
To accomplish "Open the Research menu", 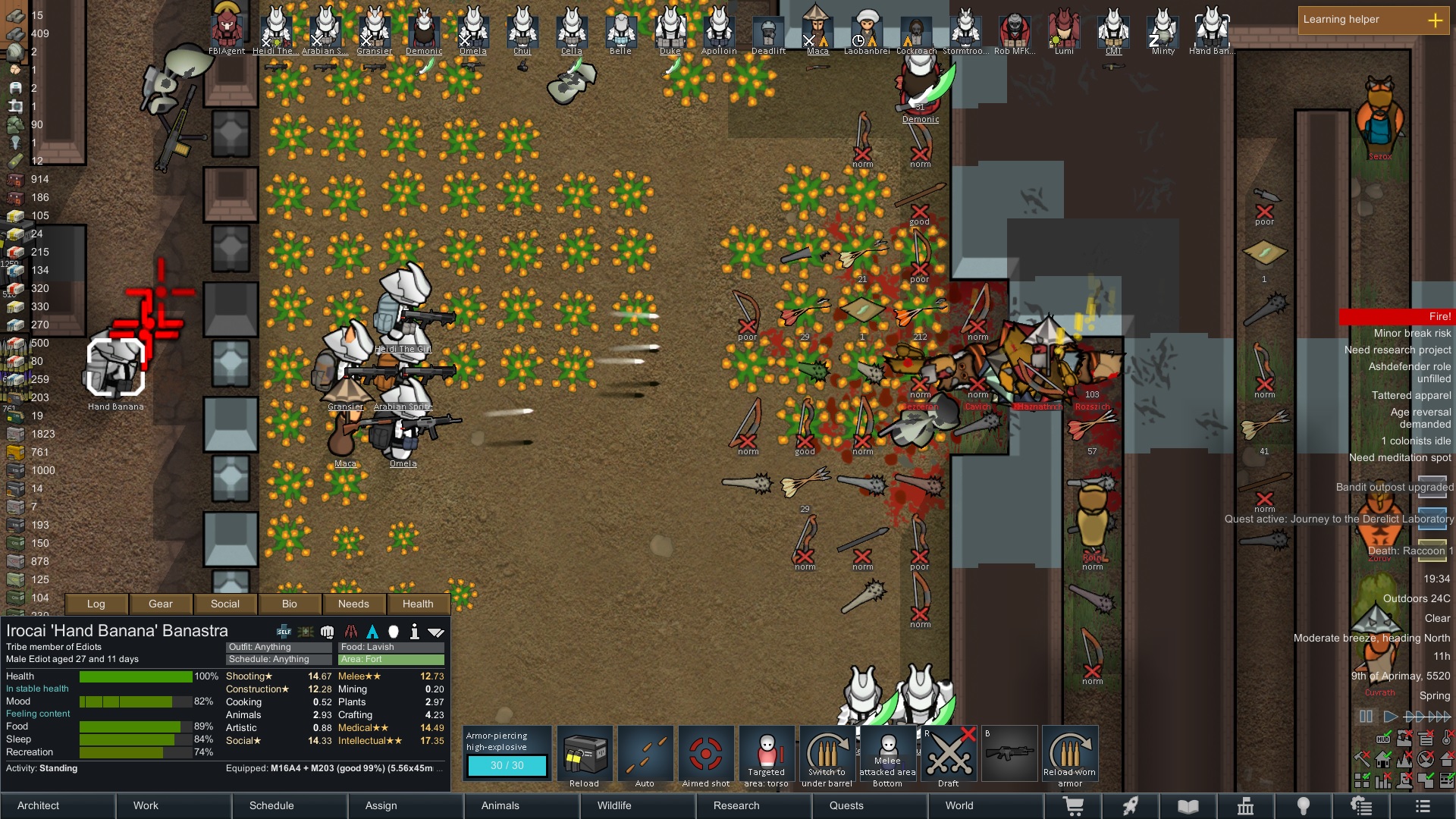I will (x=736, y=805).
